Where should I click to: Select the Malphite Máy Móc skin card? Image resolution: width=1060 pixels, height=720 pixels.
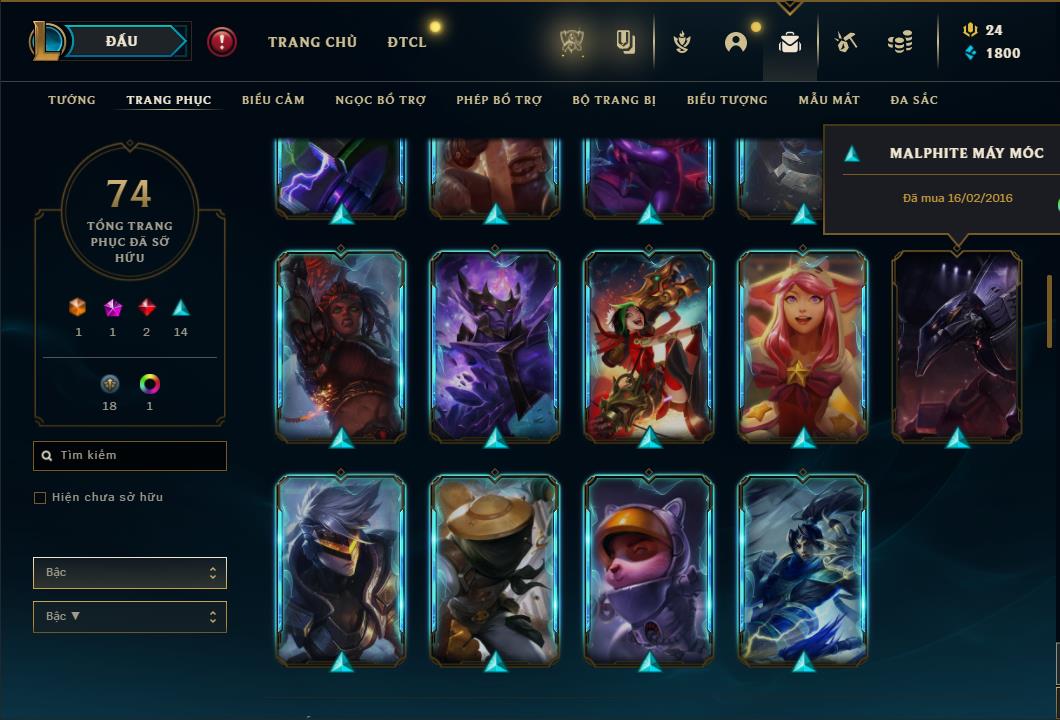(x=957, y=345)
